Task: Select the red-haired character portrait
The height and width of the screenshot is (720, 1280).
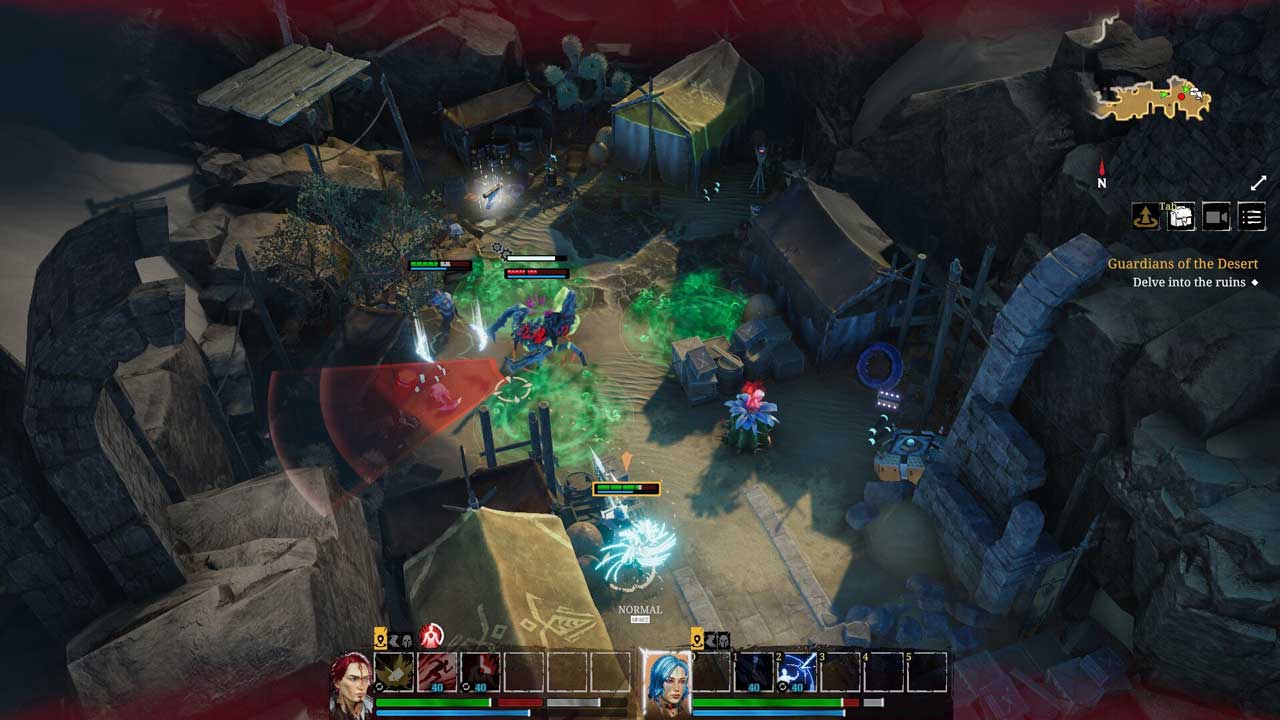Action: click(x=351, y=681)
